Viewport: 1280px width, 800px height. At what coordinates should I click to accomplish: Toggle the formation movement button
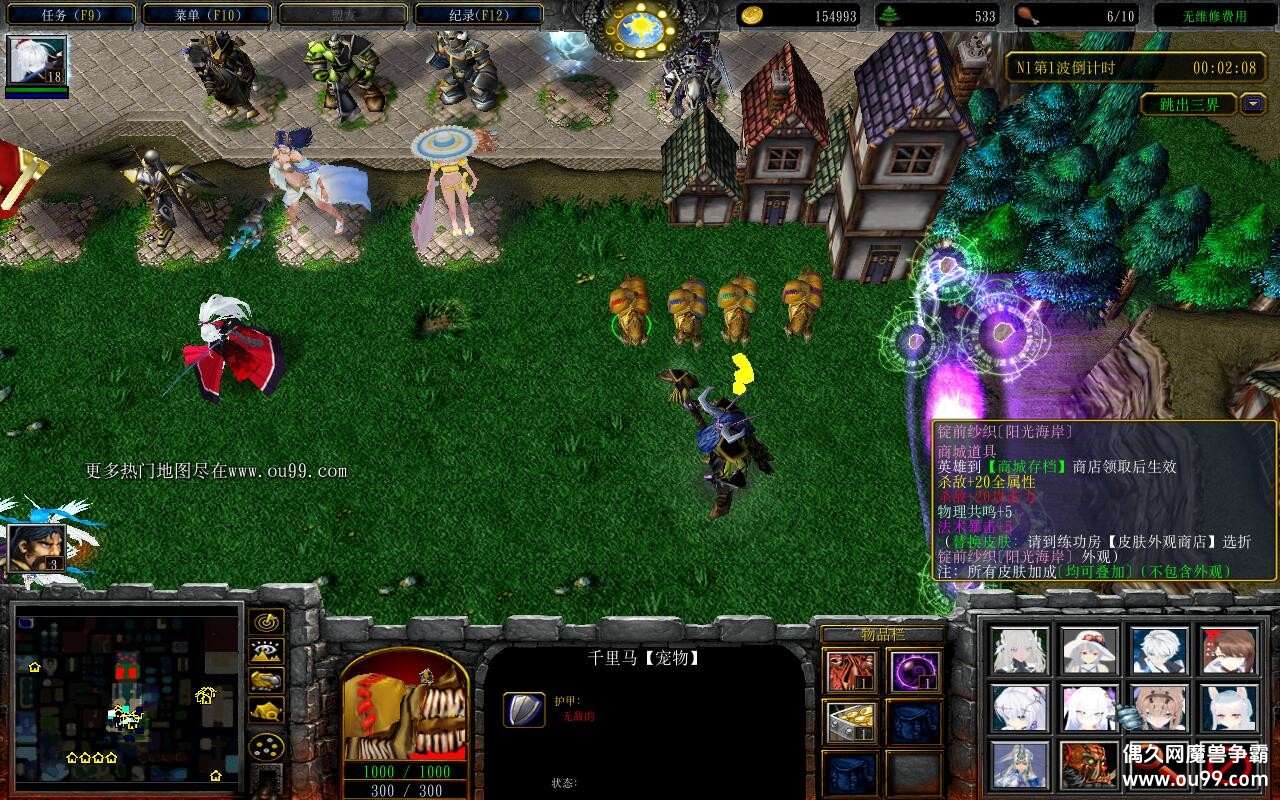266,746
